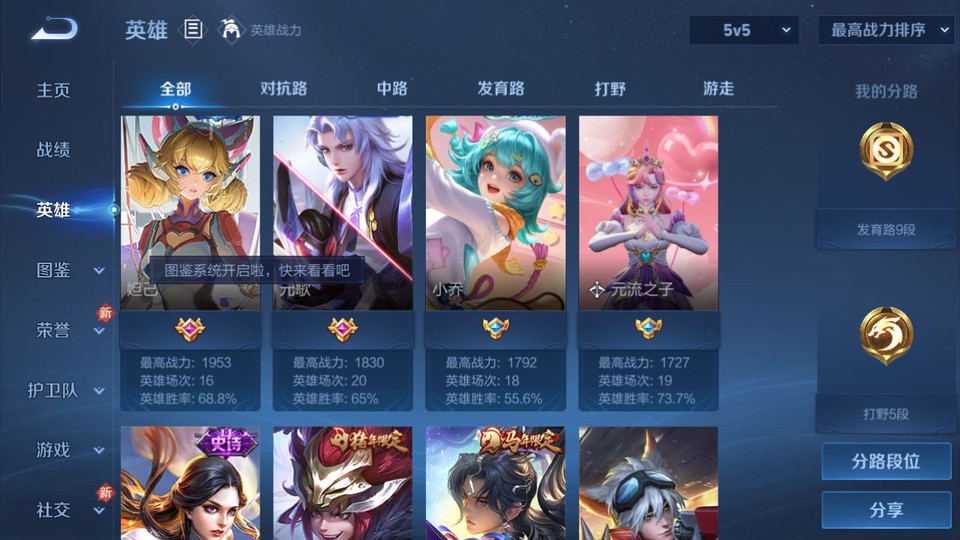Select the 打野 jungle tab
960x540 pixels.
pos(610,89)
